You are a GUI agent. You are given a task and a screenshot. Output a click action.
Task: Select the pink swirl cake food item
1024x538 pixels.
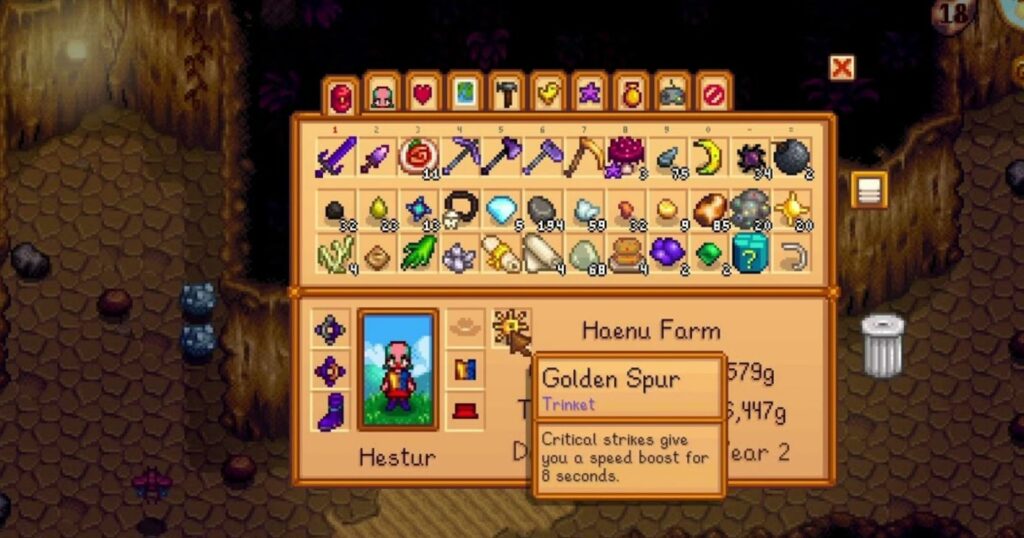point(414,157)
